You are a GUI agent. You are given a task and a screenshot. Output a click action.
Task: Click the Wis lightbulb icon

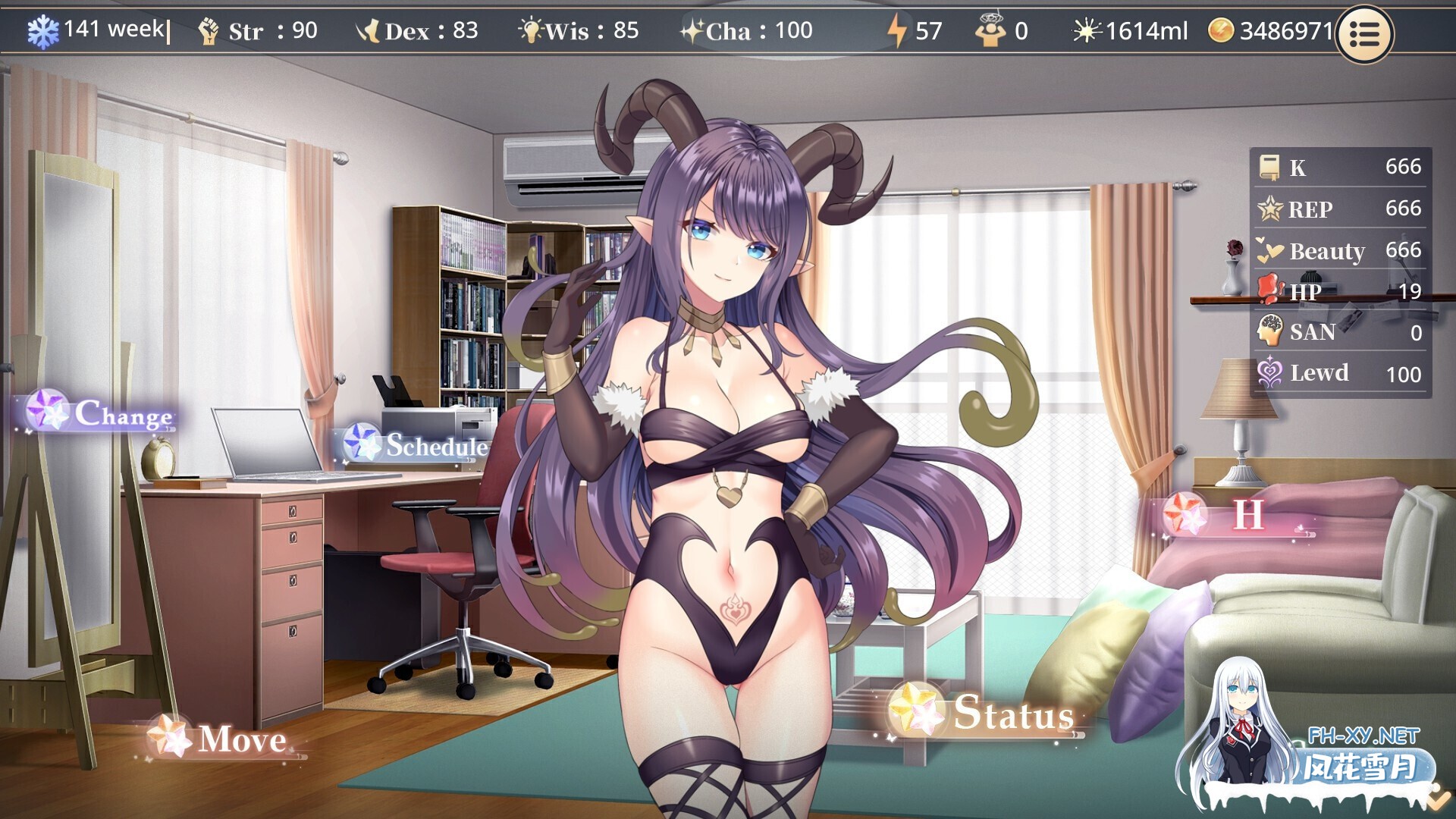(533, 31)
